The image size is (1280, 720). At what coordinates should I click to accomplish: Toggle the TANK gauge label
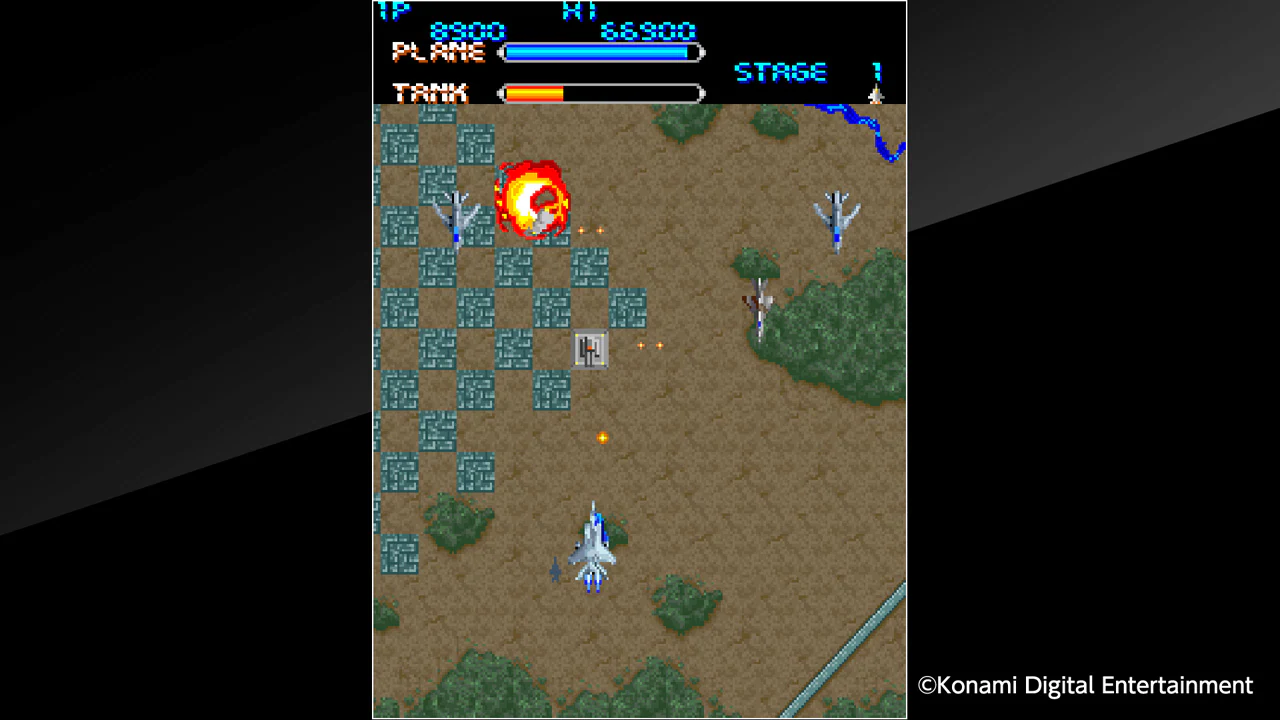[x=430, y=92]
